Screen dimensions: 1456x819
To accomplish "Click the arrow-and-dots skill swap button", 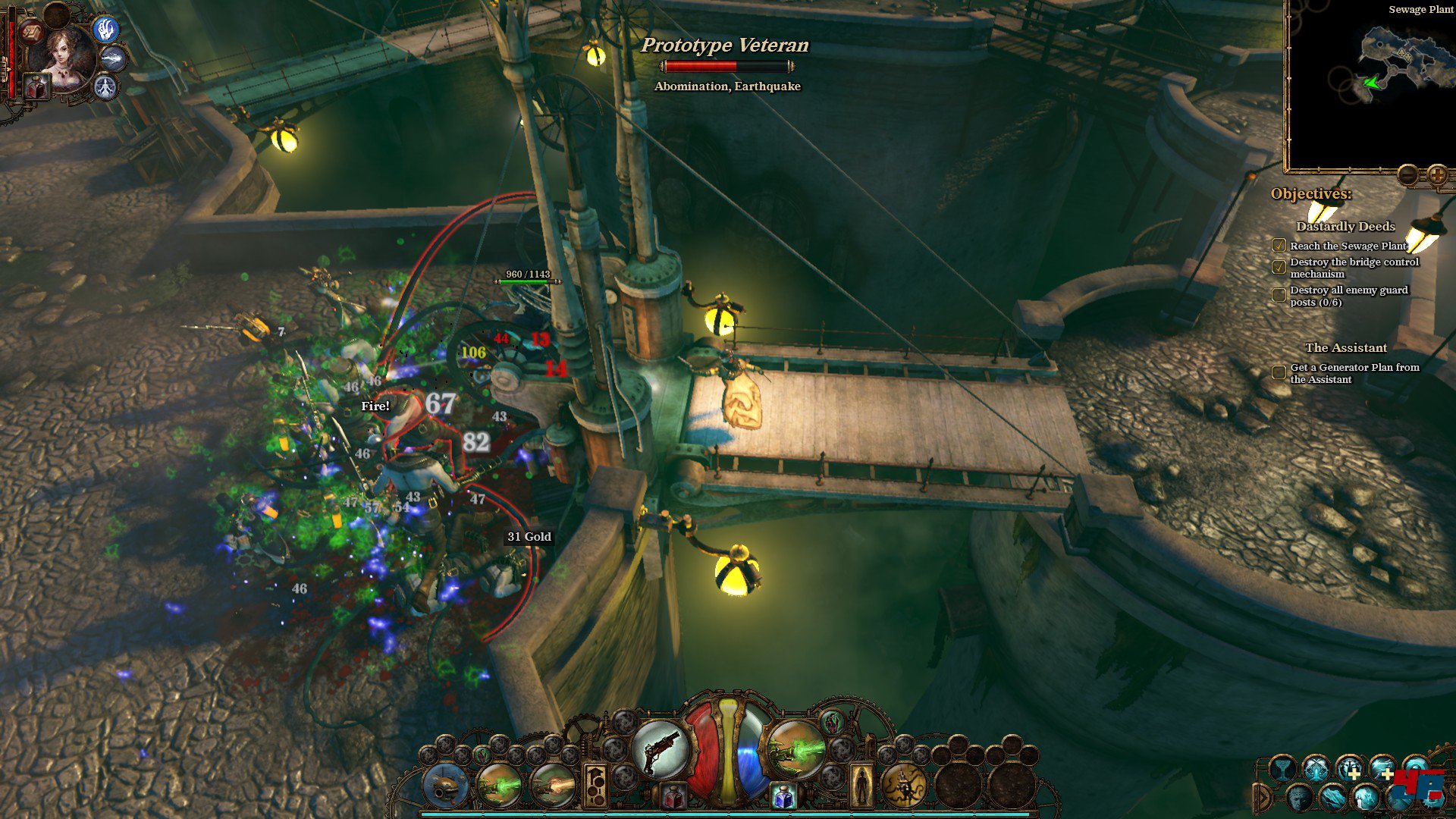I will [x=595, y=786].
